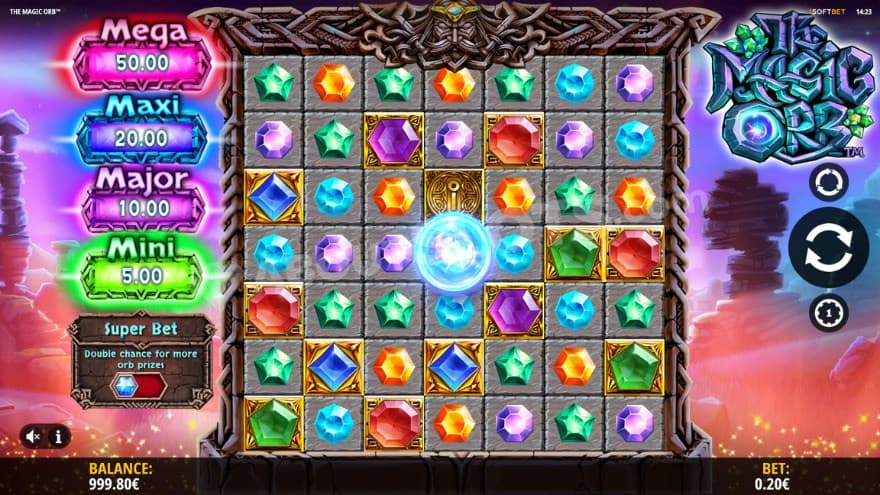Open bet settings with the coin chip button
Screen dimensions: 880x495
[828, 313]
